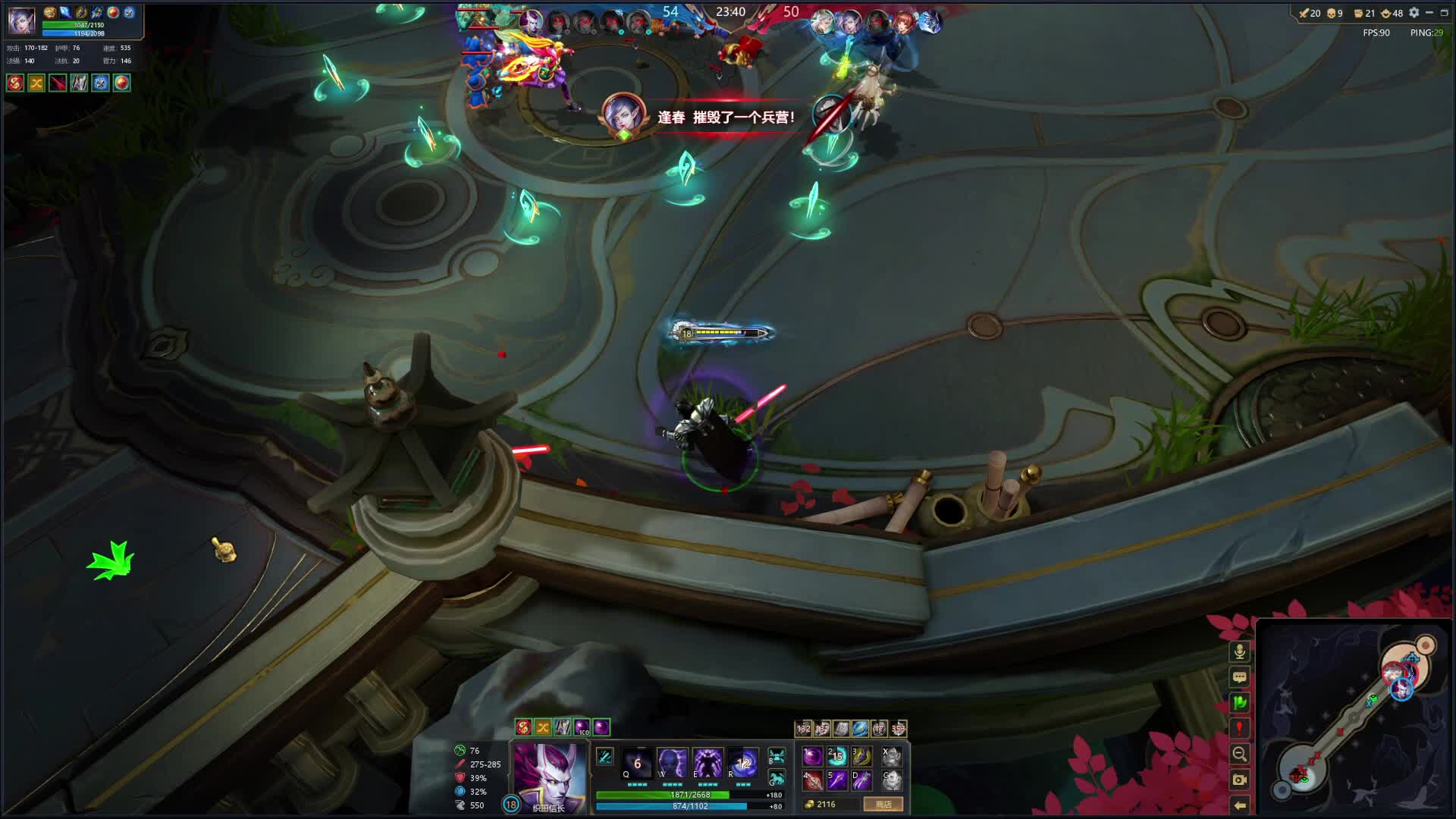Viewport: 1456px width, 819px height.
Task: Open the shop with the 商店 button
Action: (883, 804)
